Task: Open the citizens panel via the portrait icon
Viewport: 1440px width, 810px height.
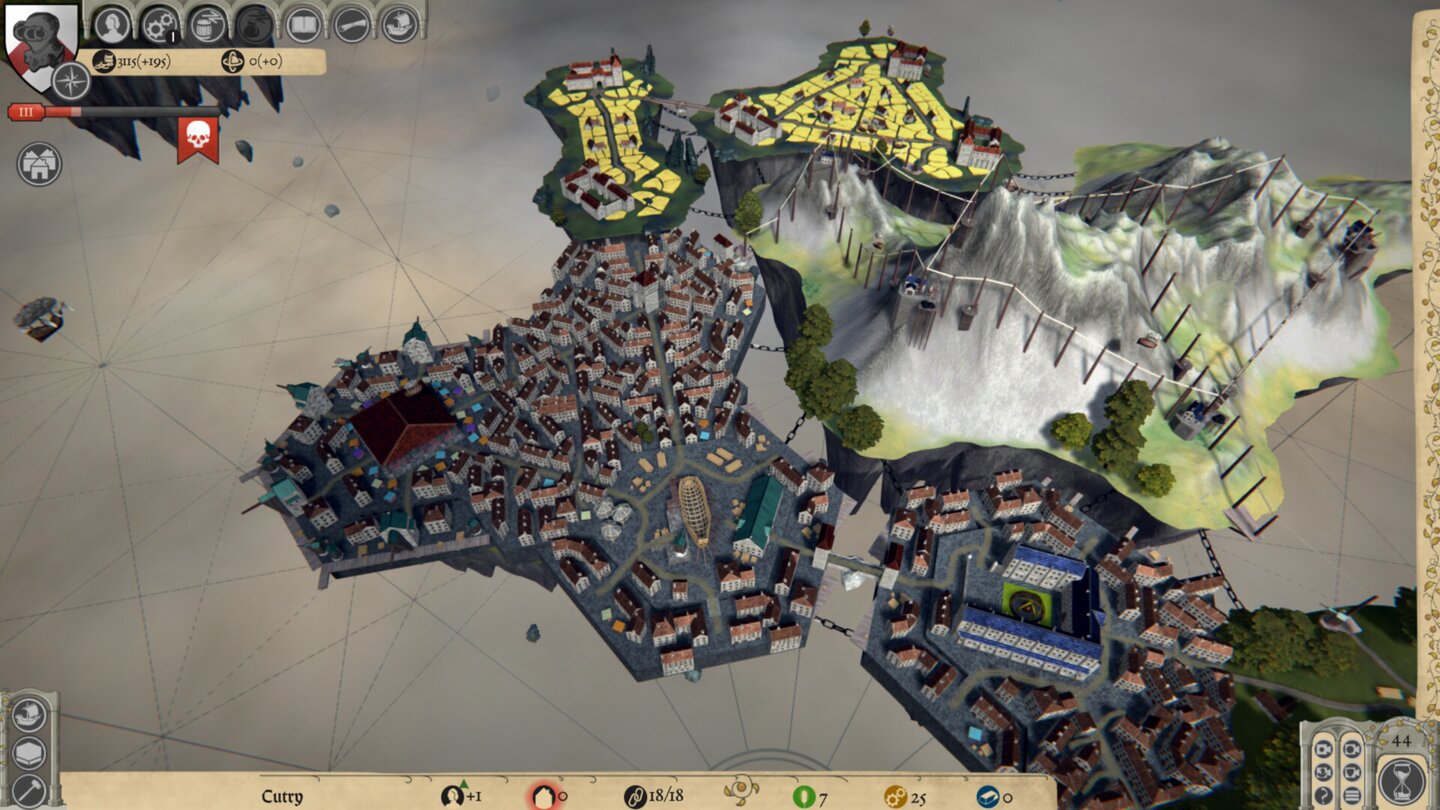Action: (x=112, y=25)
